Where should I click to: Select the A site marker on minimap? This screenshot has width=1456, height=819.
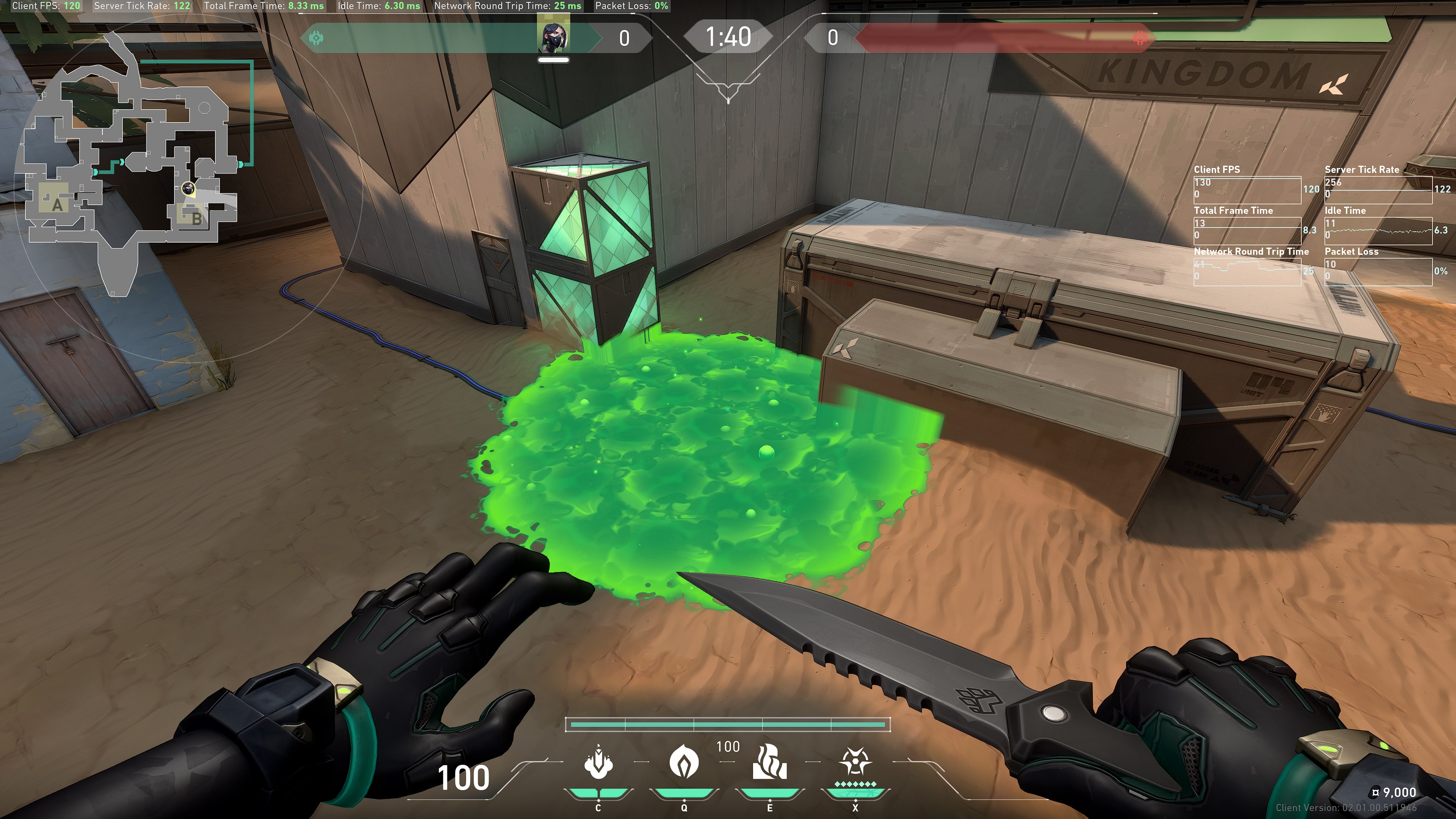[x=57, y=205]
